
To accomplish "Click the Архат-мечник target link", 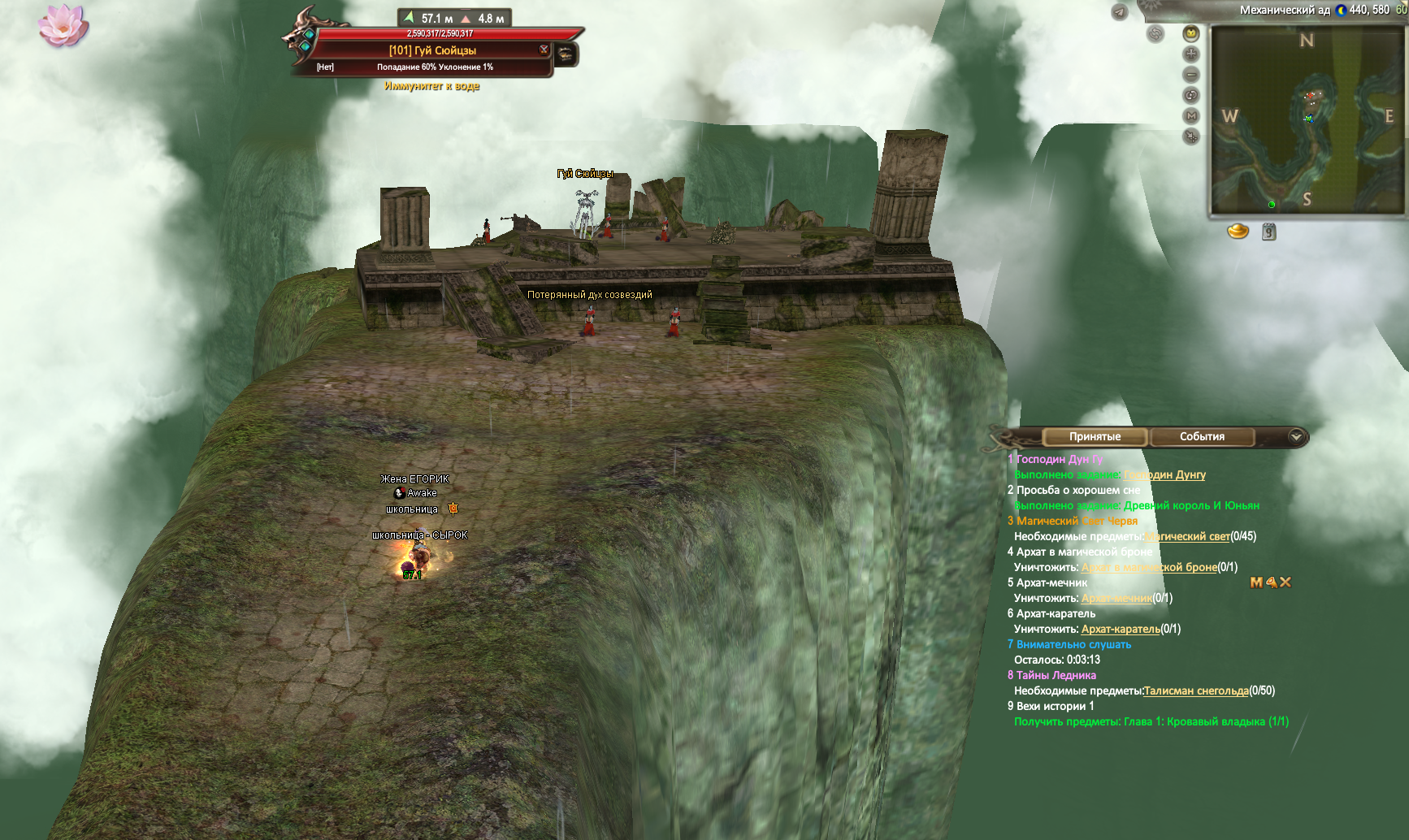I will [x=1116, y=599].
